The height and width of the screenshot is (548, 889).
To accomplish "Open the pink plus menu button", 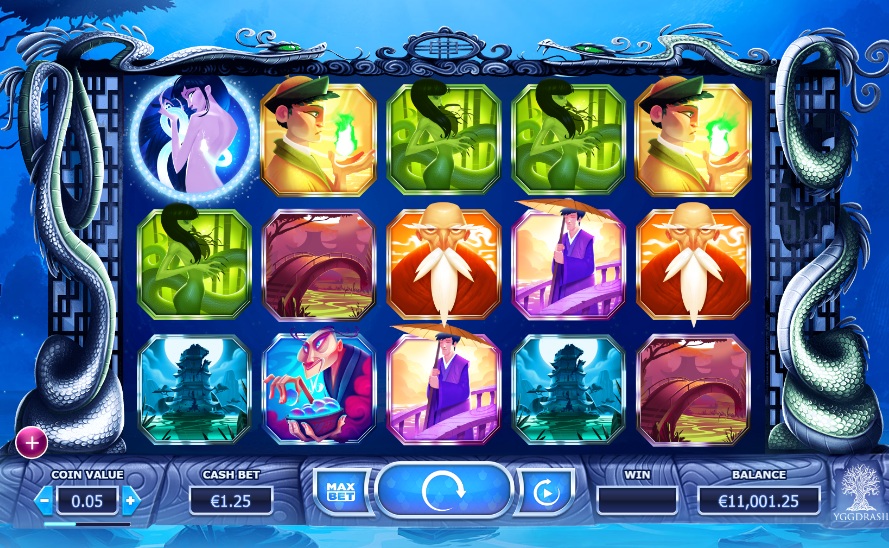I will [x=31, y=440].
